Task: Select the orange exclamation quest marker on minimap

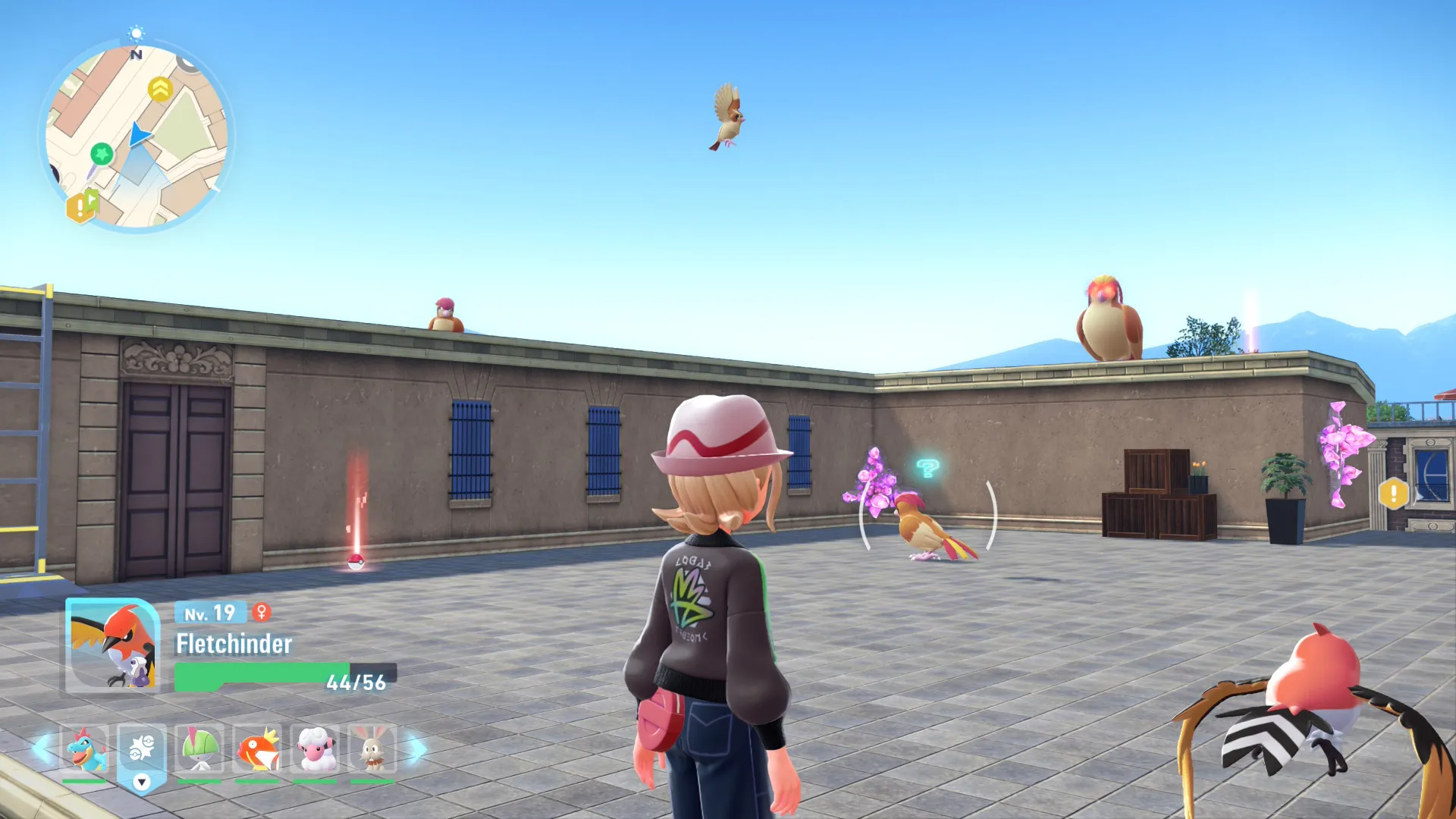Action: 79,207
